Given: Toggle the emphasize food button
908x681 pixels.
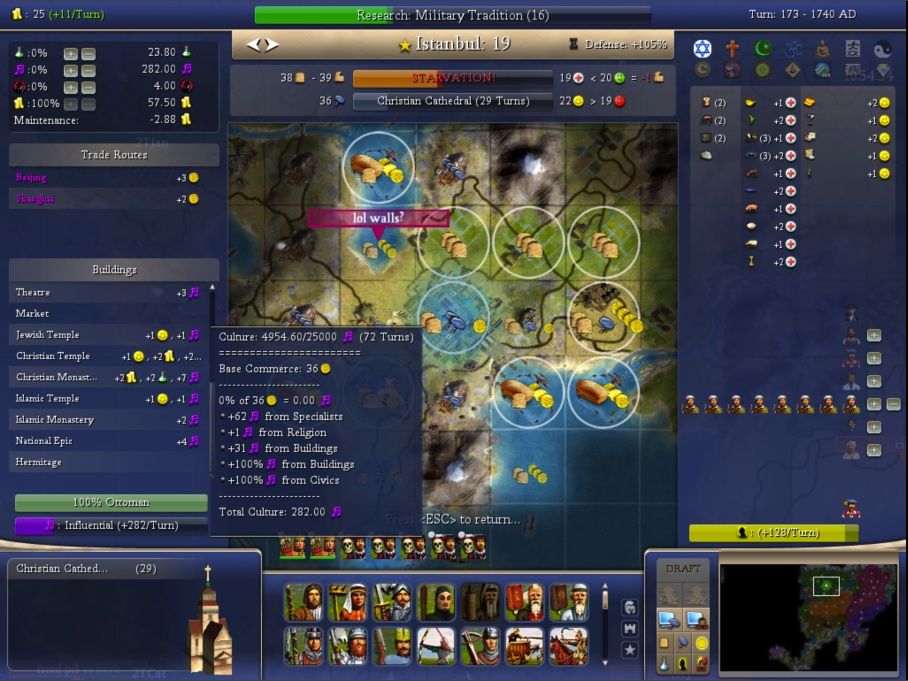Looking at the screenshot, I should 664,642.
